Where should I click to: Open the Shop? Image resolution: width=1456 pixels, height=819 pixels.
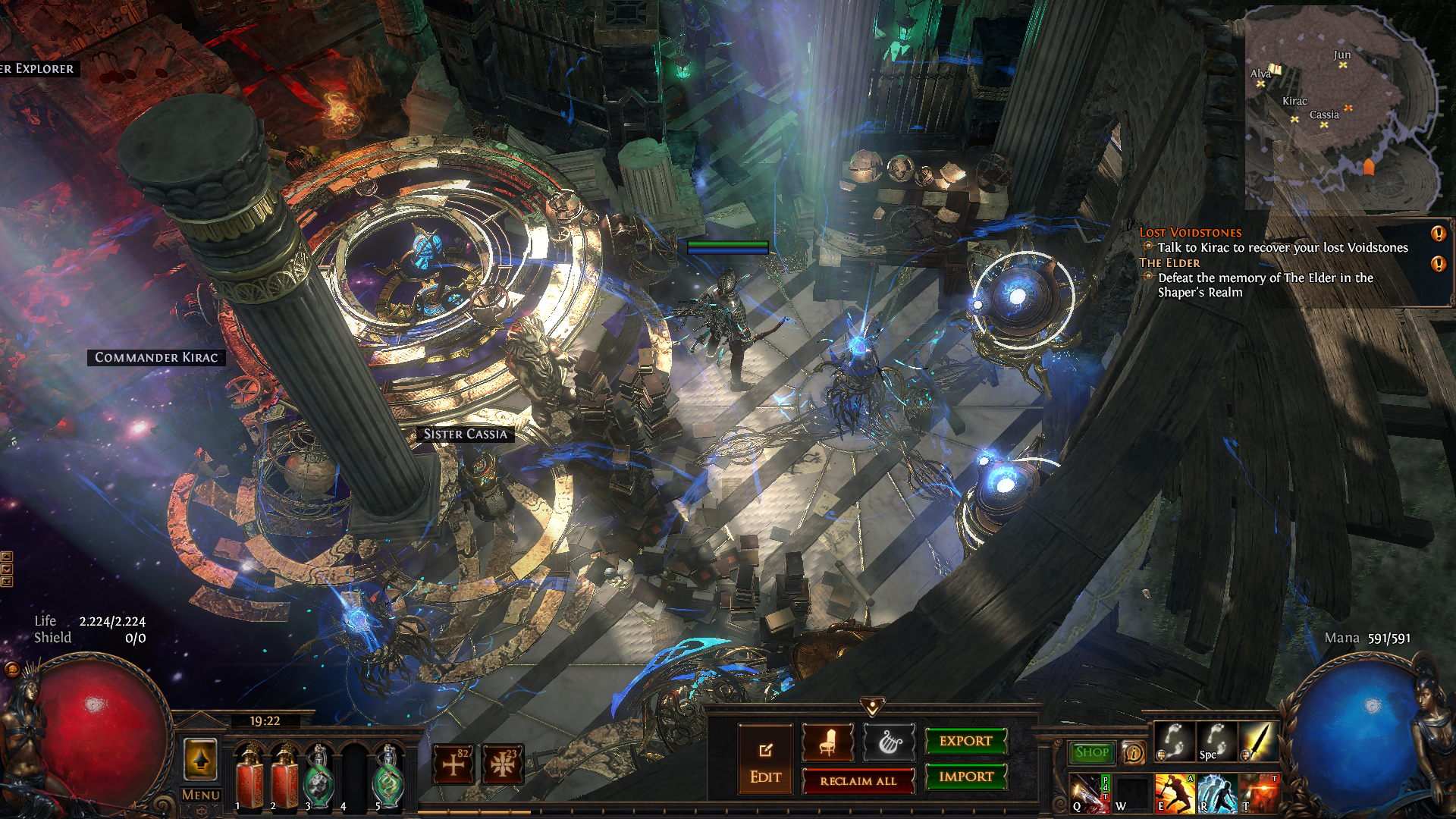1091,752
